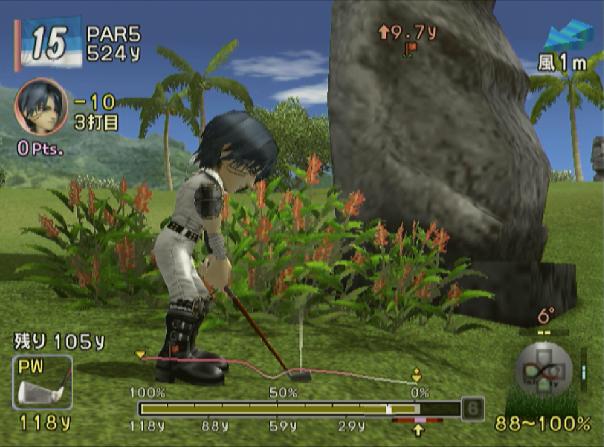Click the golfer portrait icon

[37, 105]
